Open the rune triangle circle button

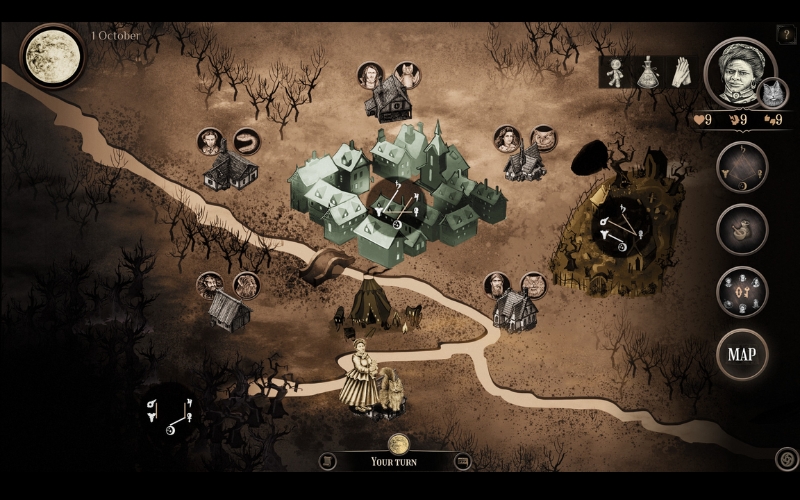[x=741, y=166]
